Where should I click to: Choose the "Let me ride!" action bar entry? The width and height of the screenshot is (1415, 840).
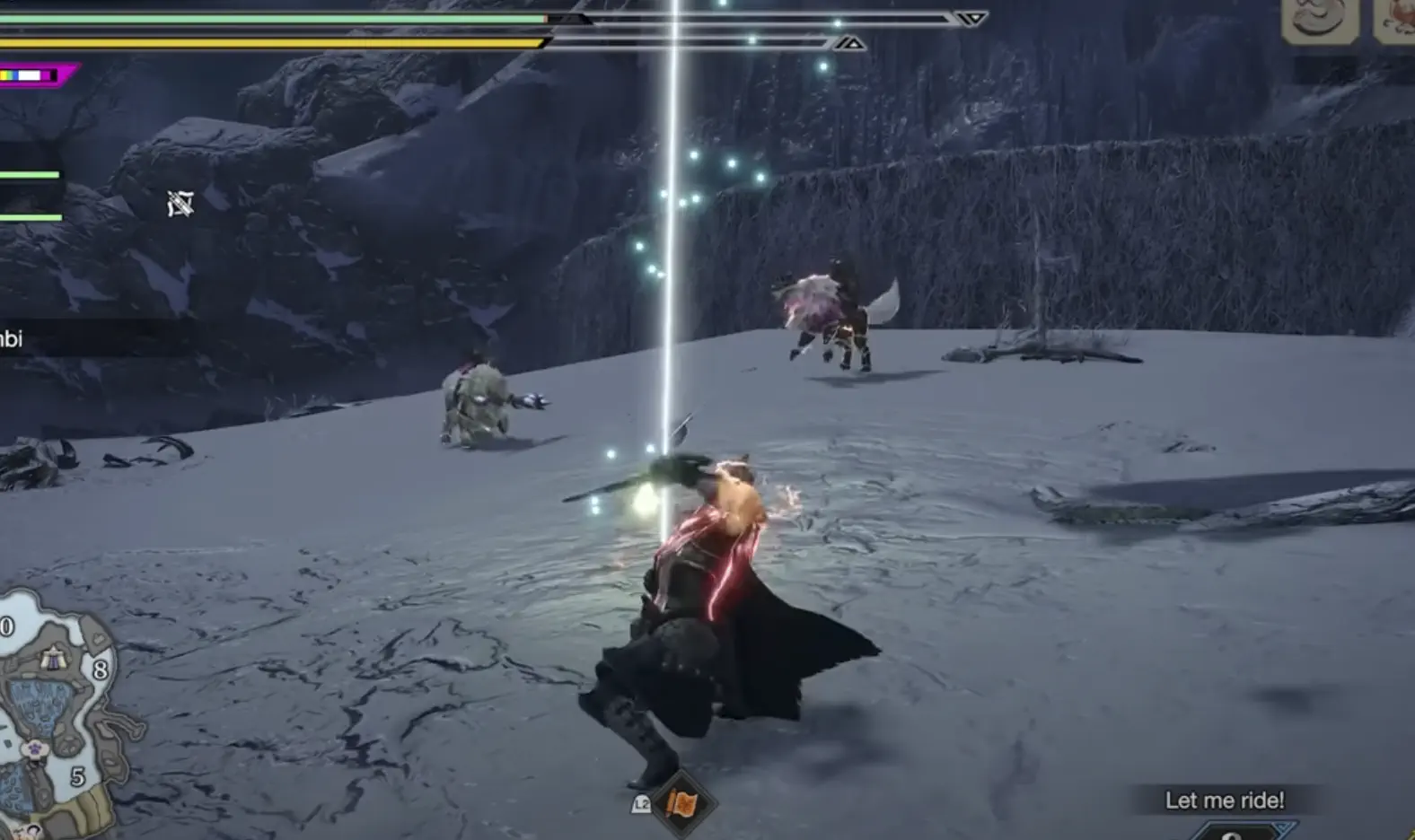1224,800
